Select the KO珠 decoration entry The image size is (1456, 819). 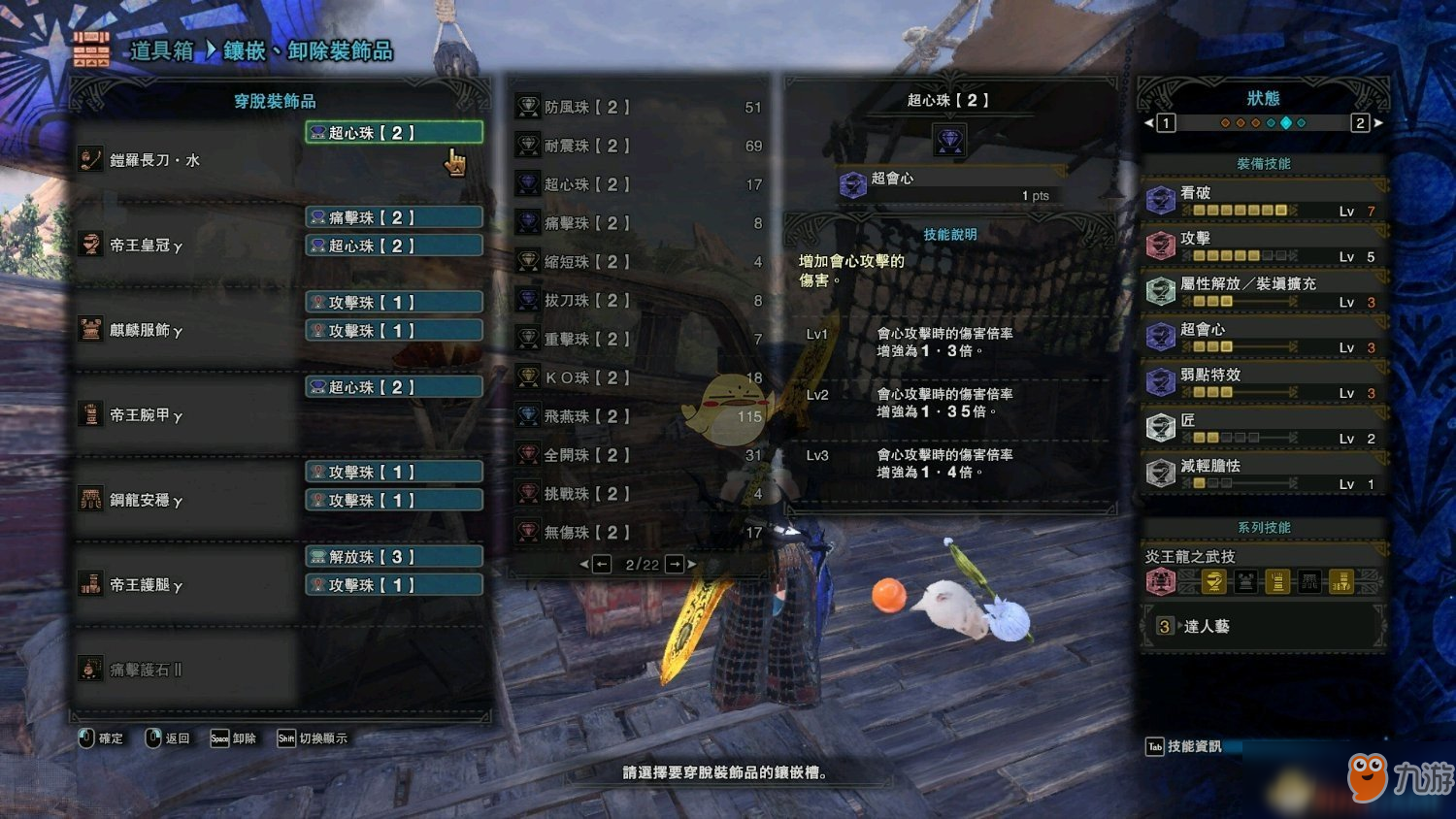pos(641,377)
